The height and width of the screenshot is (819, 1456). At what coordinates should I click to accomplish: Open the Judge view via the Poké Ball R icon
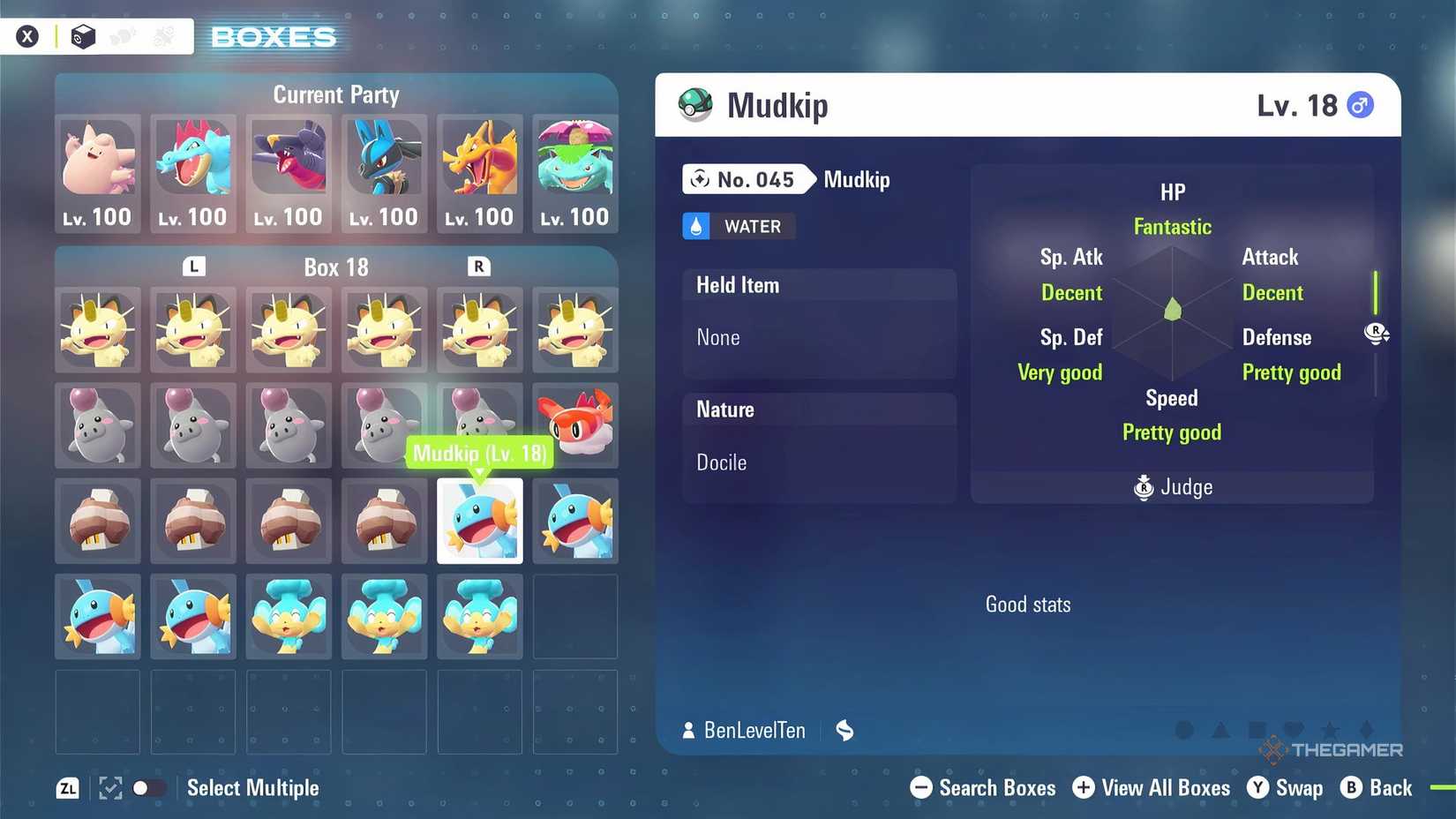tap(1144, 487)
